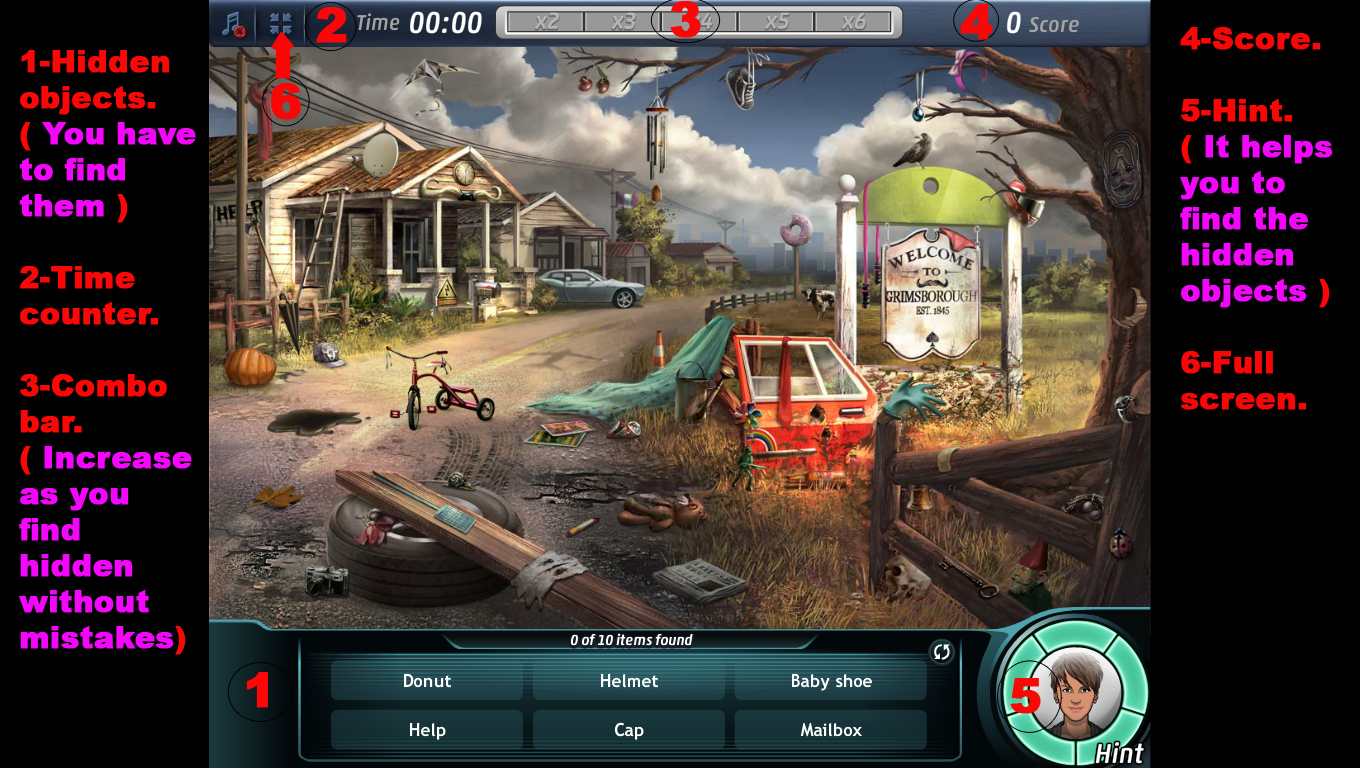Select the word "Help" from the list
Screen dimensions: 1360x768
pyautogui.click(x=427, y=730)
